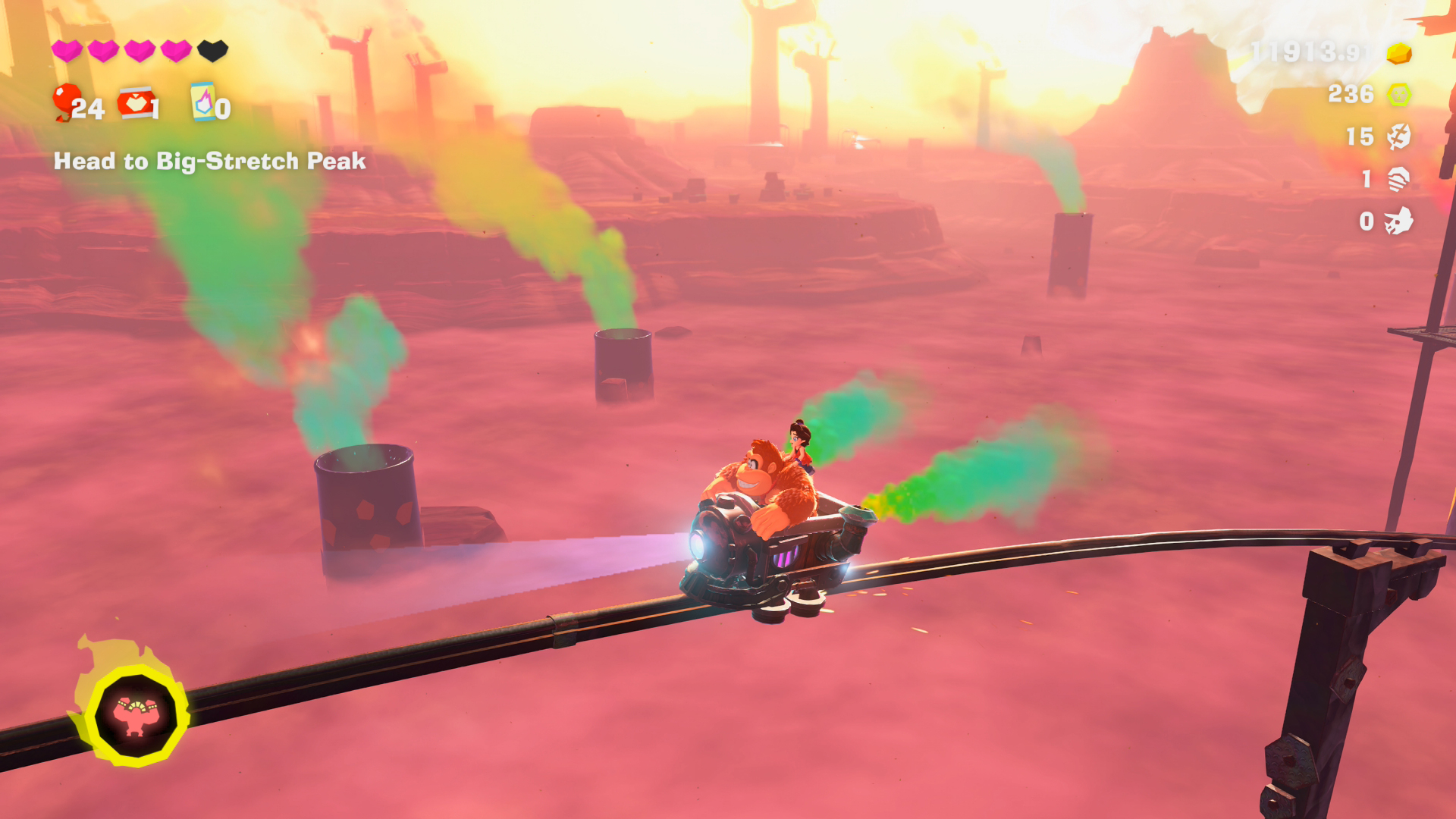Click the red balloon item icon
1456x819 pixels.
coord(66,101)
